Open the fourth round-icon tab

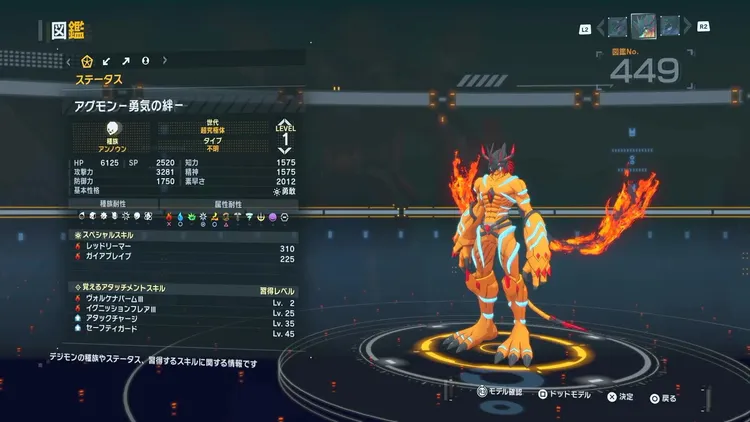point(146,60)
